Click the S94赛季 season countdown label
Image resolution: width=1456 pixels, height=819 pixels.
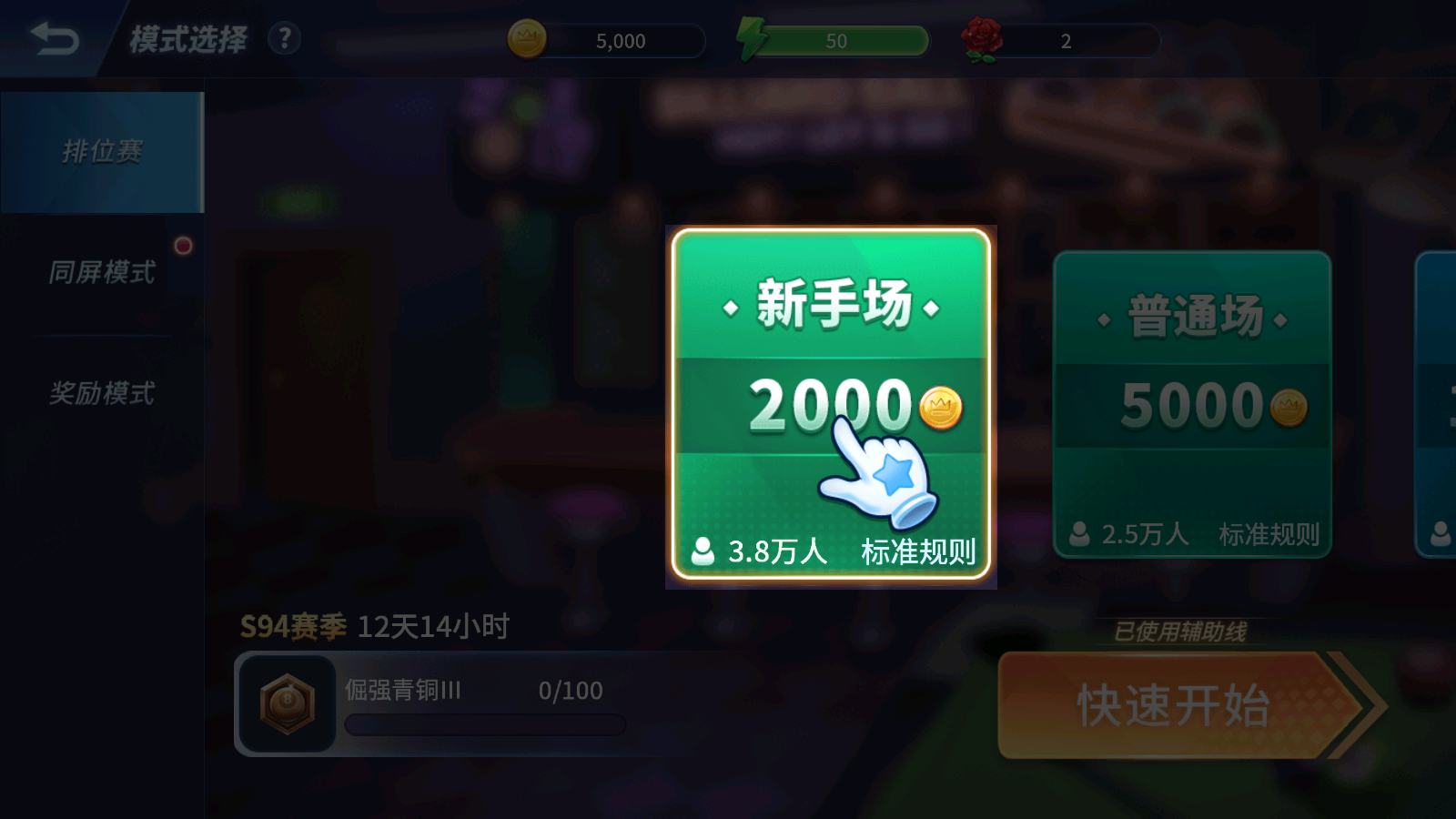[291, 625]
